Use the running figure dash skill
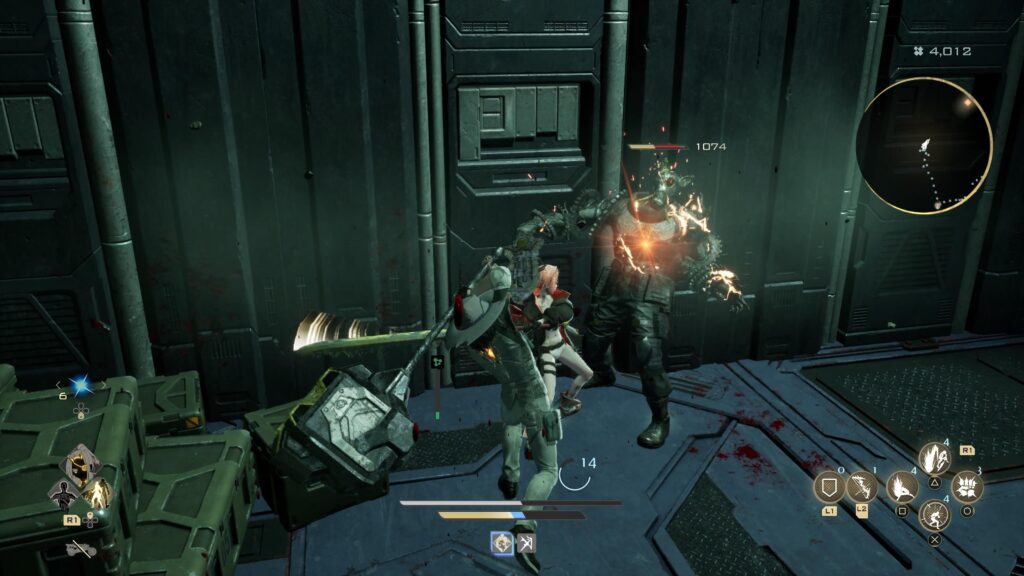 (x=934, y=517)
